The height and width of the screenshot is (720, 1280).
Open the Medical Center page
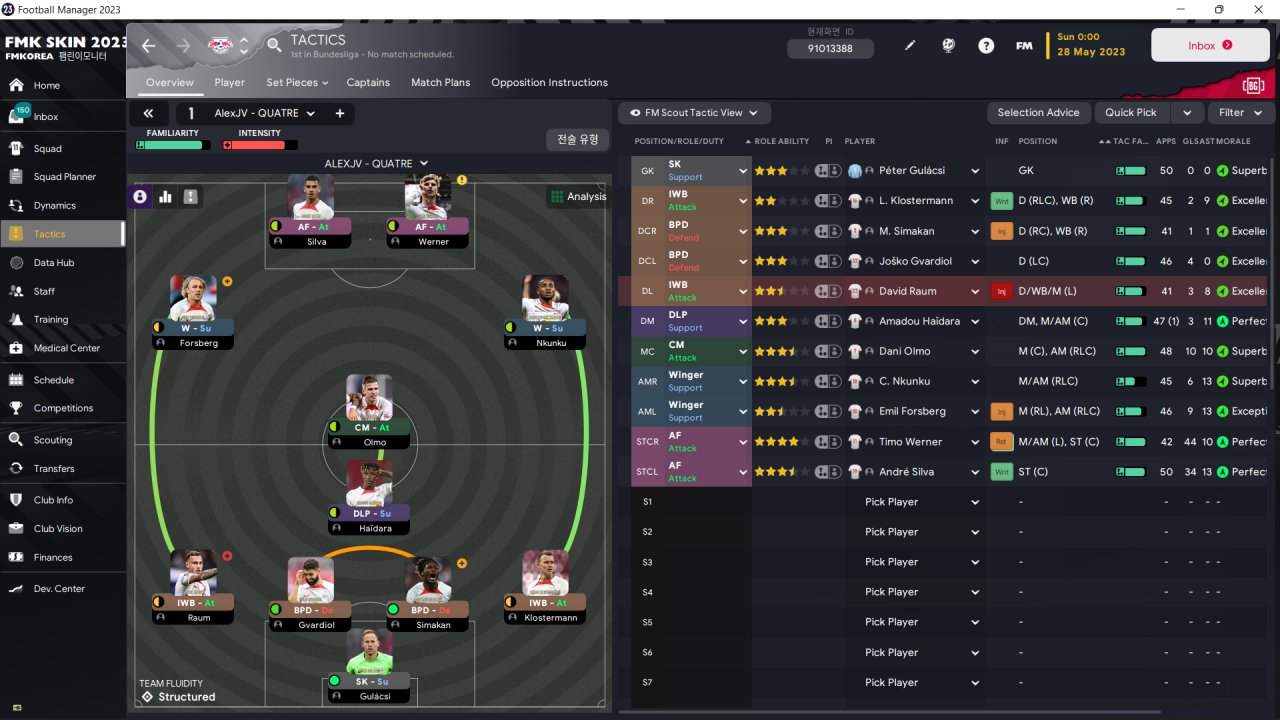pos(66,348)
